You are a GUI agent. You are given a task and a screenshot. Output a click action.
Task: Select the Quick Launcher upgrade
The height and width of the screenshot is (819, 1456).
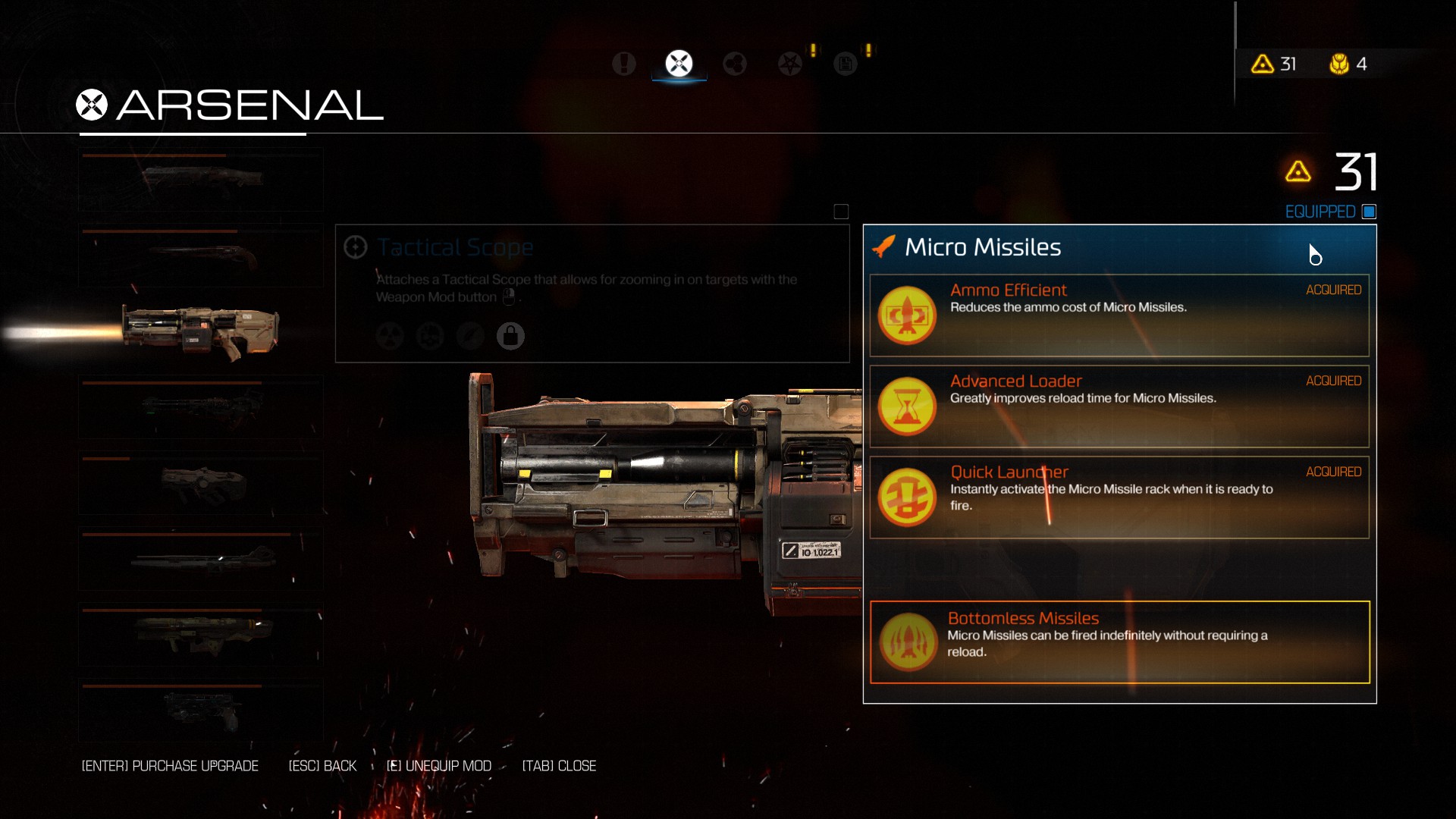(x=1119, y=497)
